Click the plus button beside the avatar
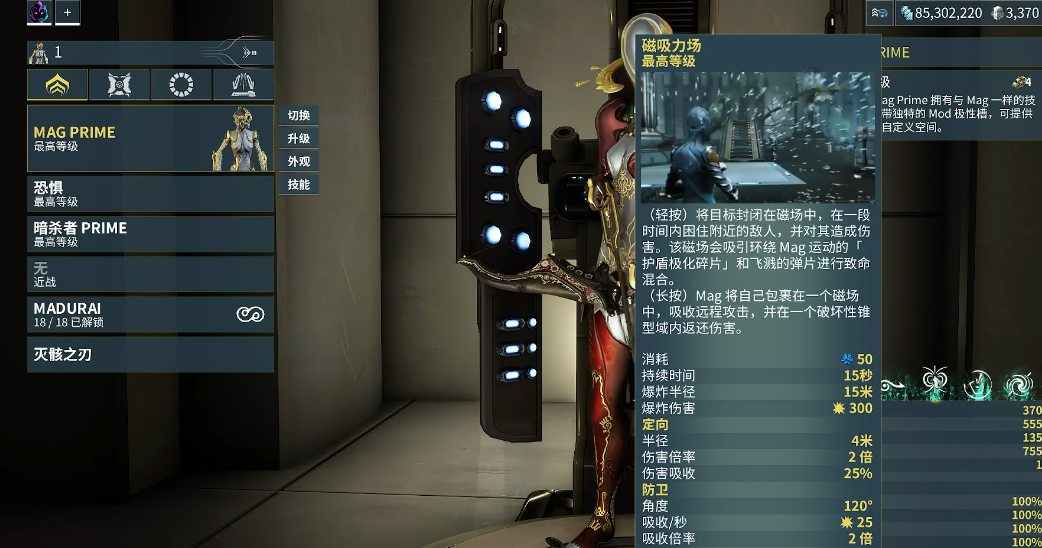Image resolution: width=1042 pixels, height=548 pixels. (68, 12)
